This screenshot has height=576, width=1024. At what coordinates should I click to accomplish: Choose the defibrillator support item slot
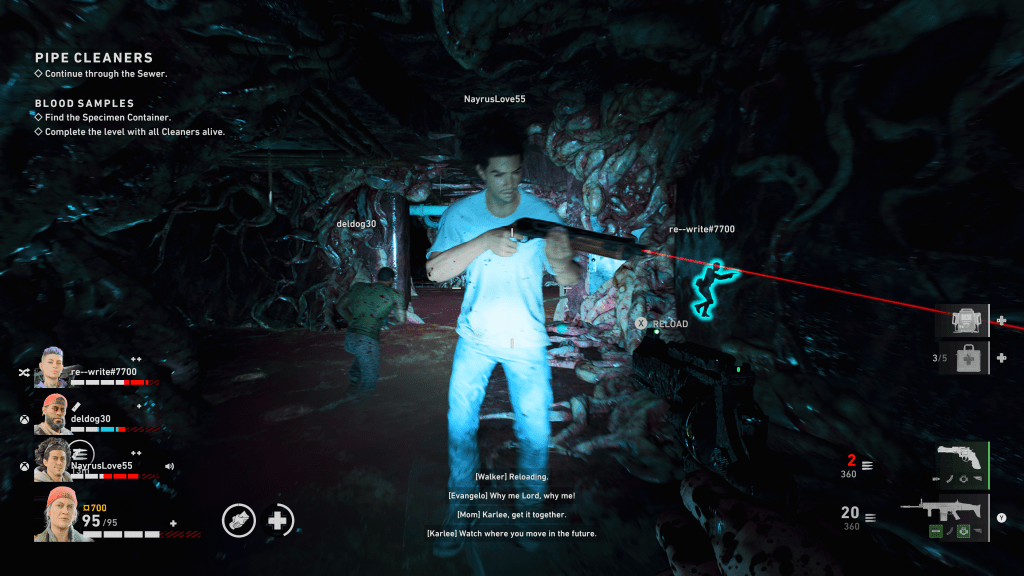pyautogui.click(x=963, y=321)
